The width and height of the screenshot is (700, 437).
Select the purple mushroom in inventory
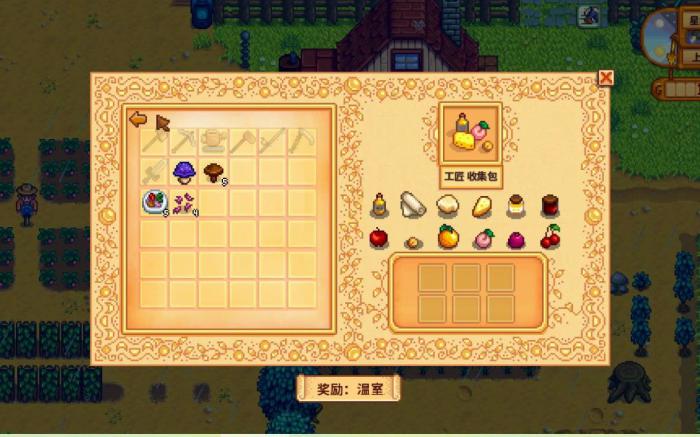(x=184, y=172)
